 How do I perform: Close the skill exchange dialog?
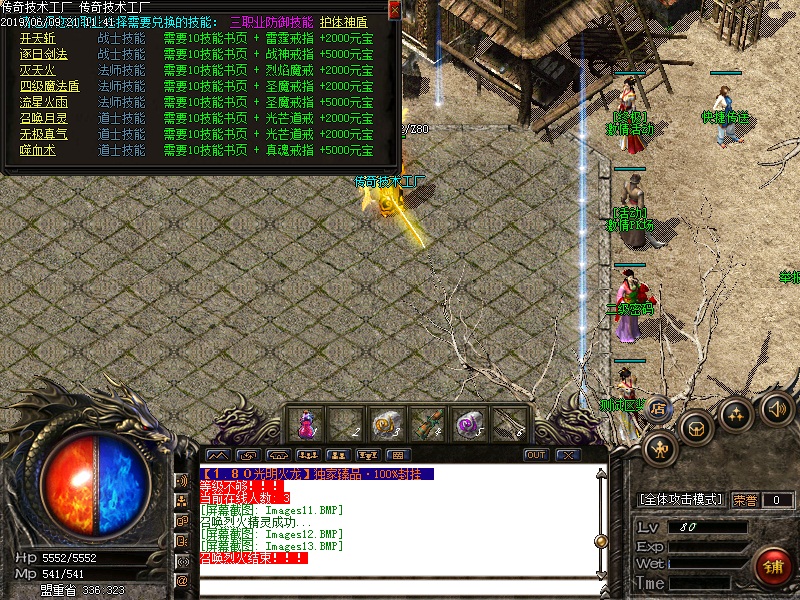(394, 11)
